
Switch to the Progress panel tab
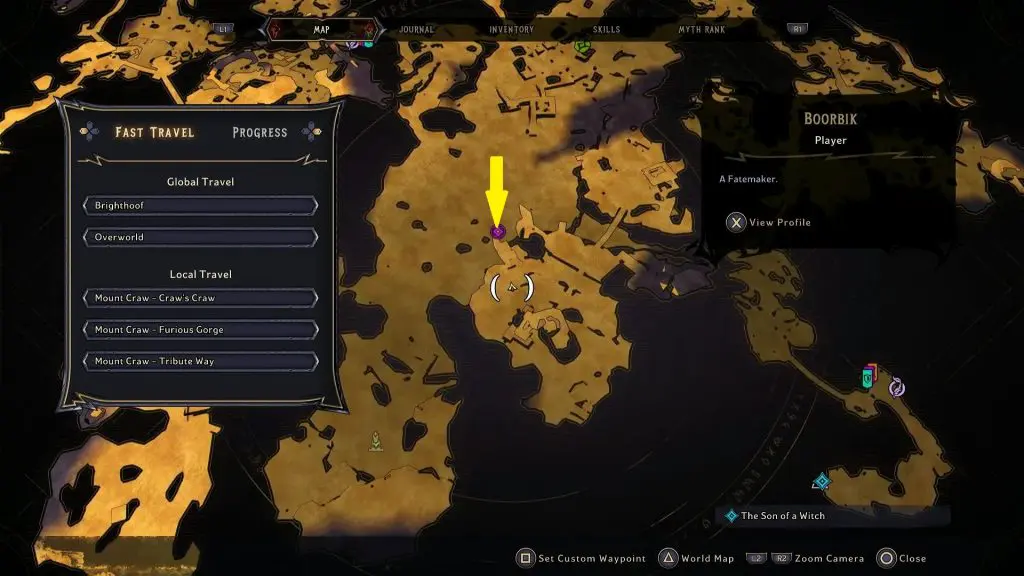259,132
